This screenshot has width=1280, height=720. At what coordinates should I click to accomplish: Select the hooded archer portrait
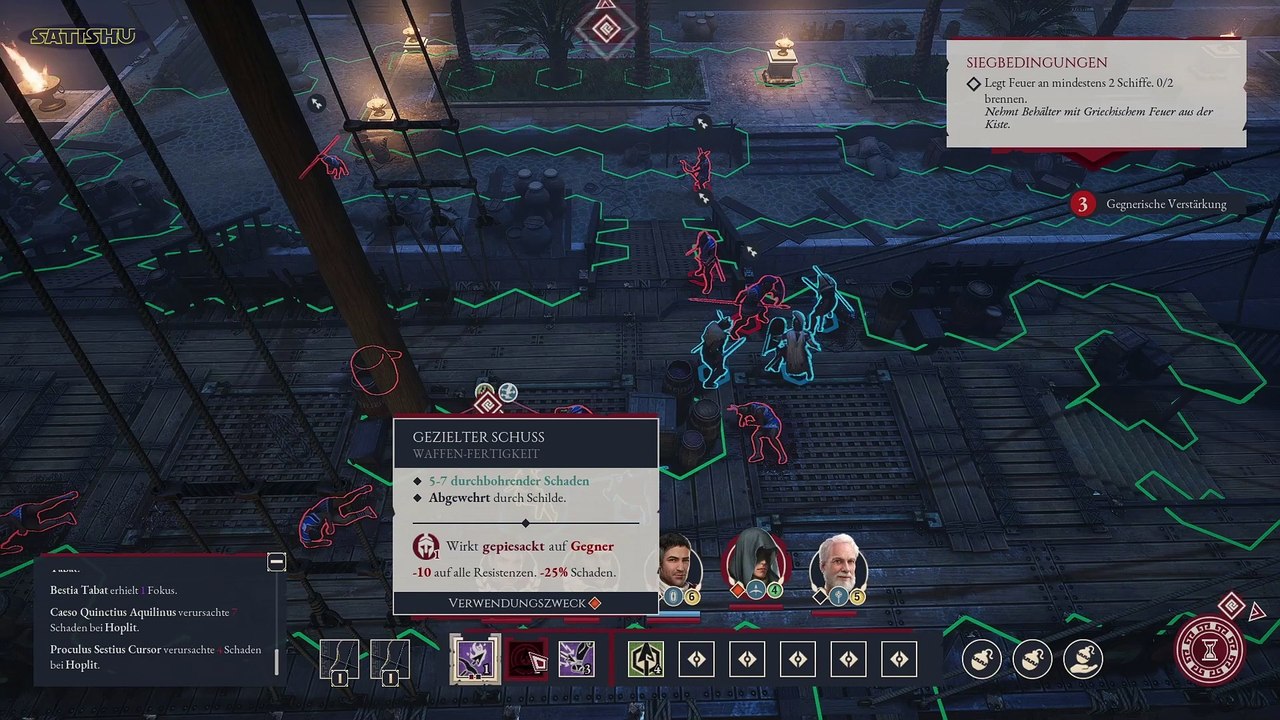tap(757, 563)
